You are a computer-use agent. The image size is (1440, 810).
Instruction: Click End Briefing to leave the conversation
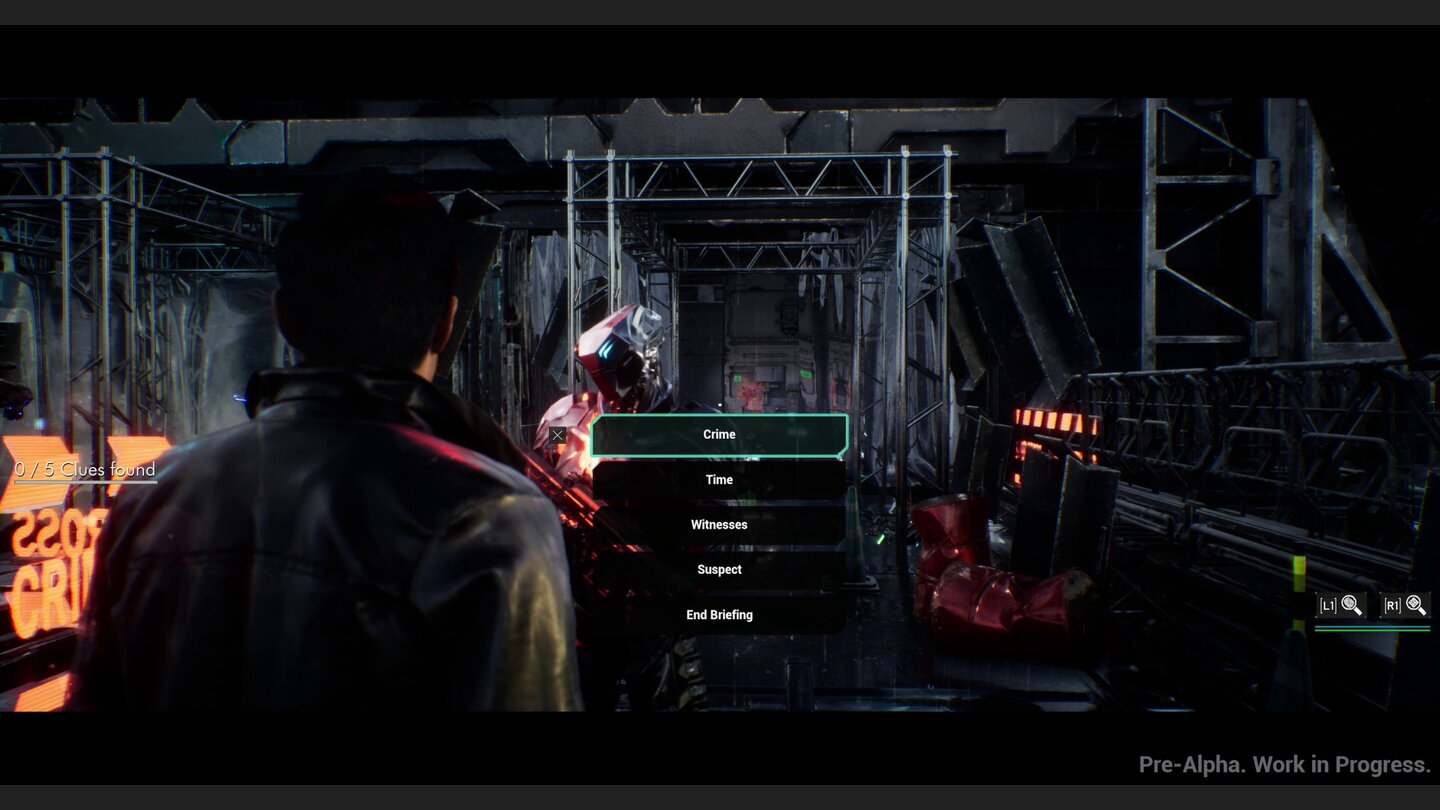click(719, 614)
